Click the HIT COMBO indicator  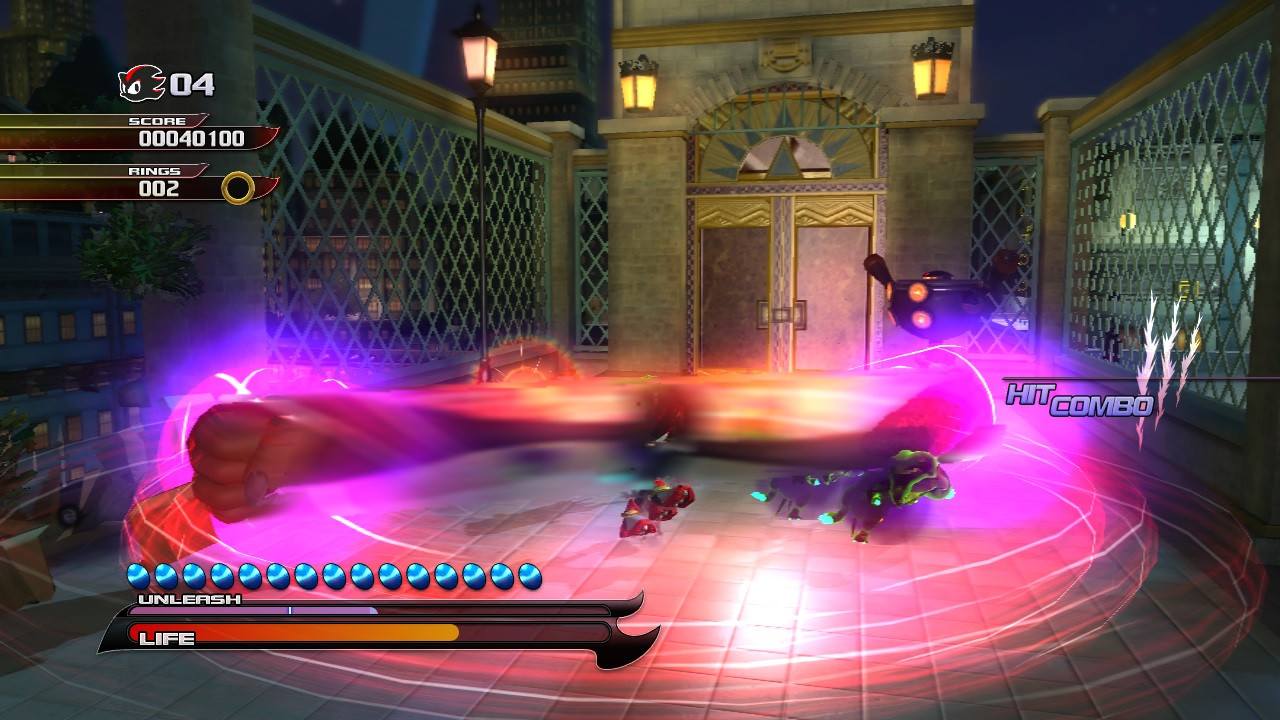1080,400
